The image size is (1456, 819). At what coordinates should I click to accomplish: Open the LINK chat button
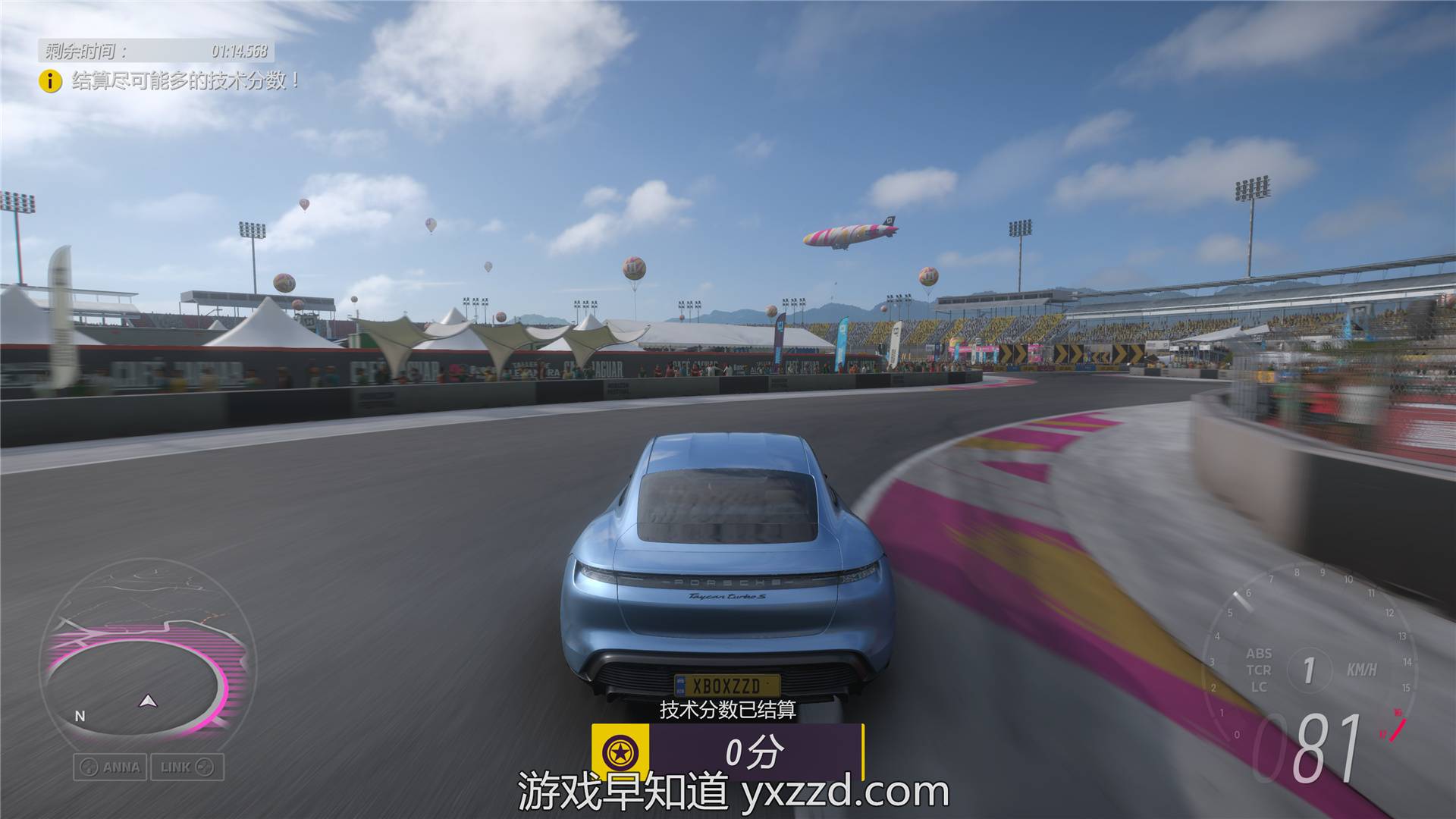tap(187, 767)
